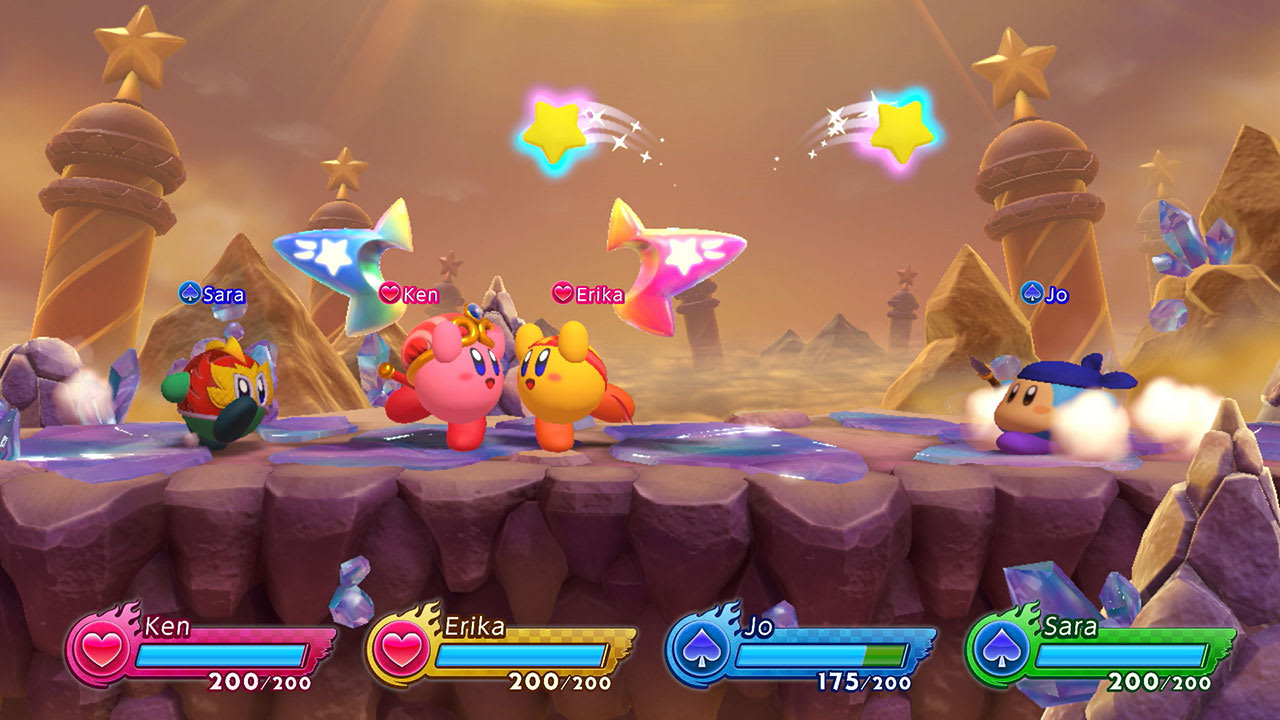Select the pink Kirby character
The height and width of the screenshot is (720, 1280).
click(458, 380)
